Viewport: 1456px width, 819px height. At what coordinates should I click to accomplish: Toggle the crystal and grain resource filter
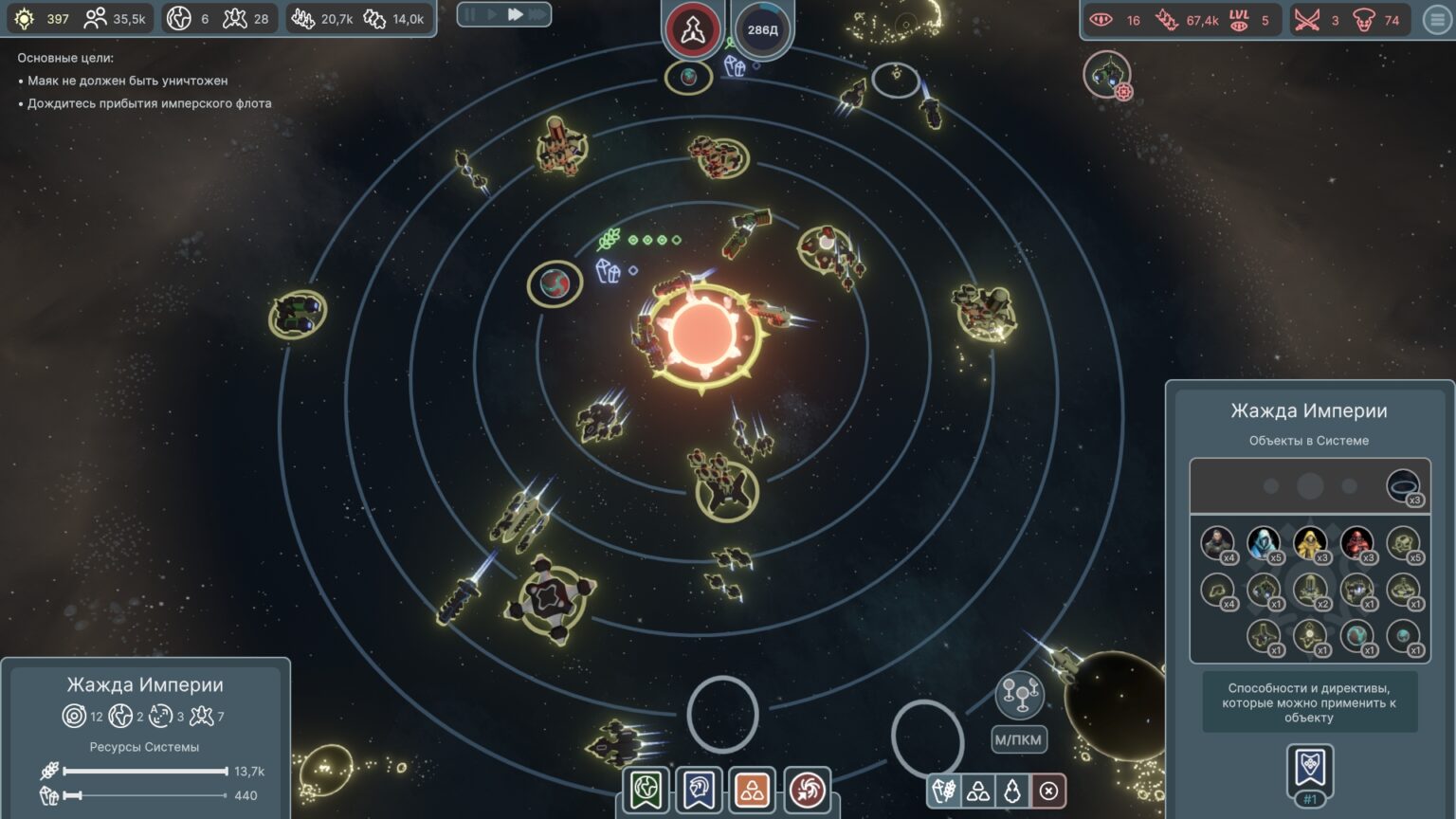click(944, 791)
